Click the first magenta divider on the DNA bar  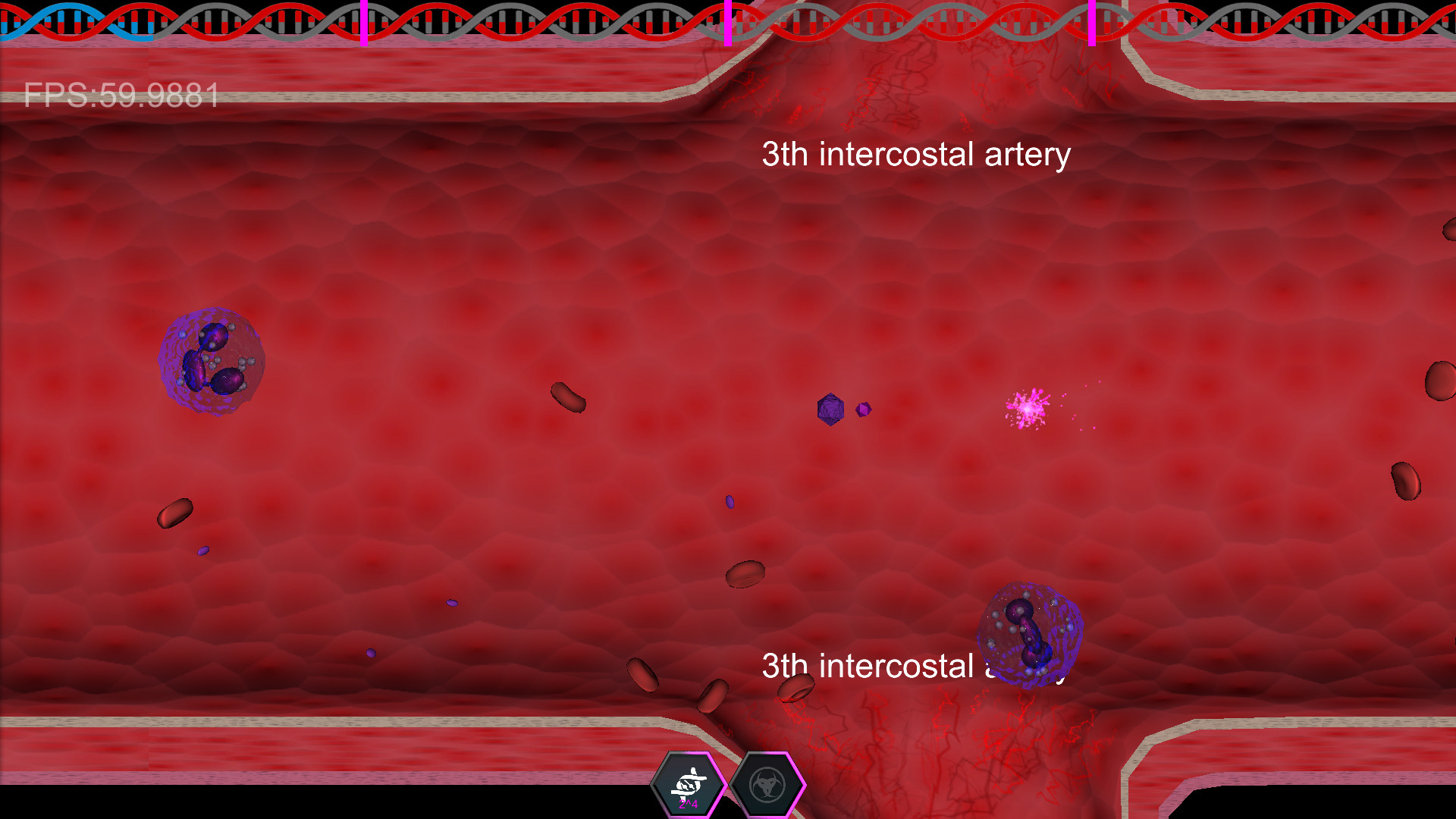click(x=364, y=21)
